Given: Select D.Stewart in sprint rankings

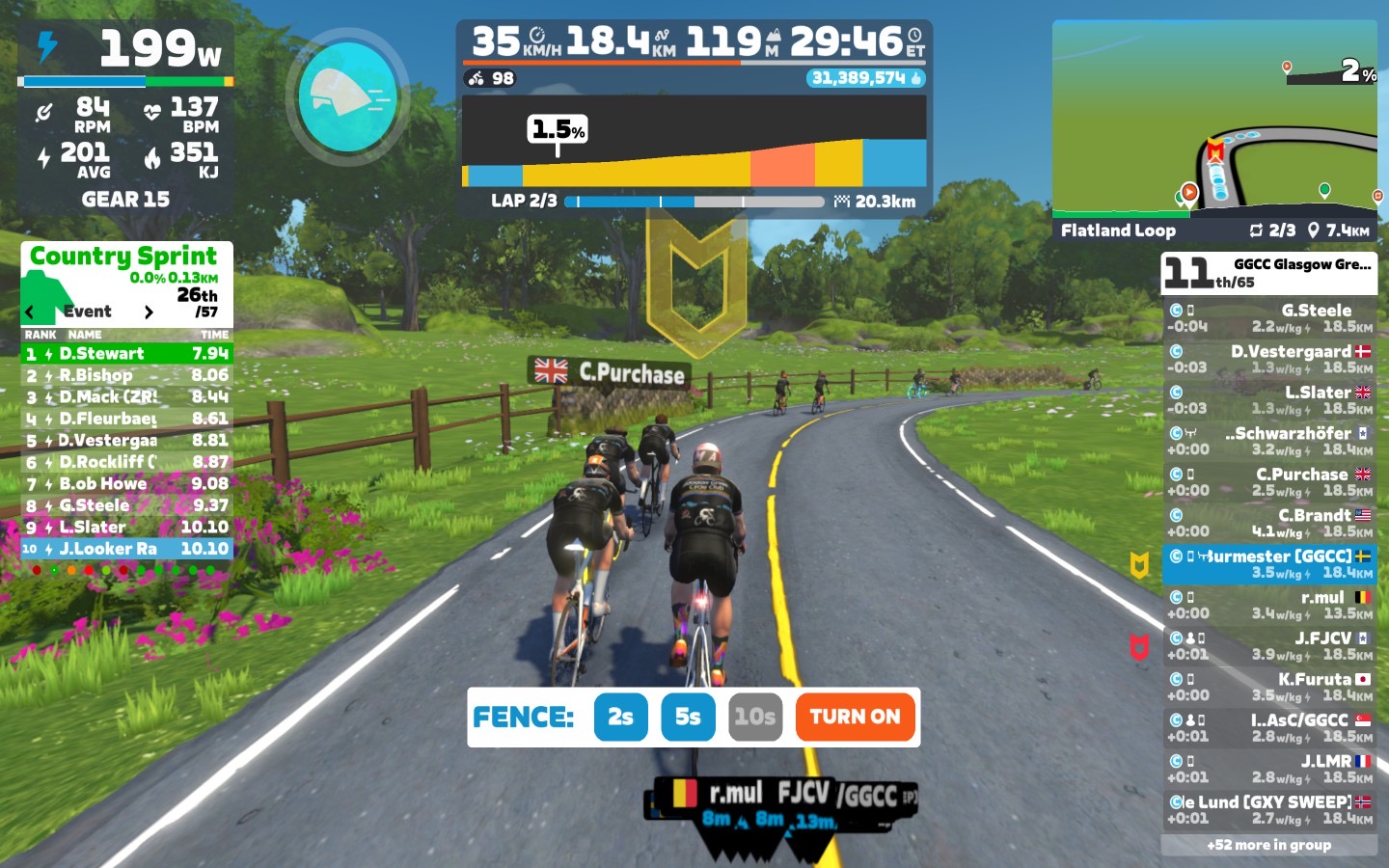Looking at the screenshot, I should click(126, 354).
